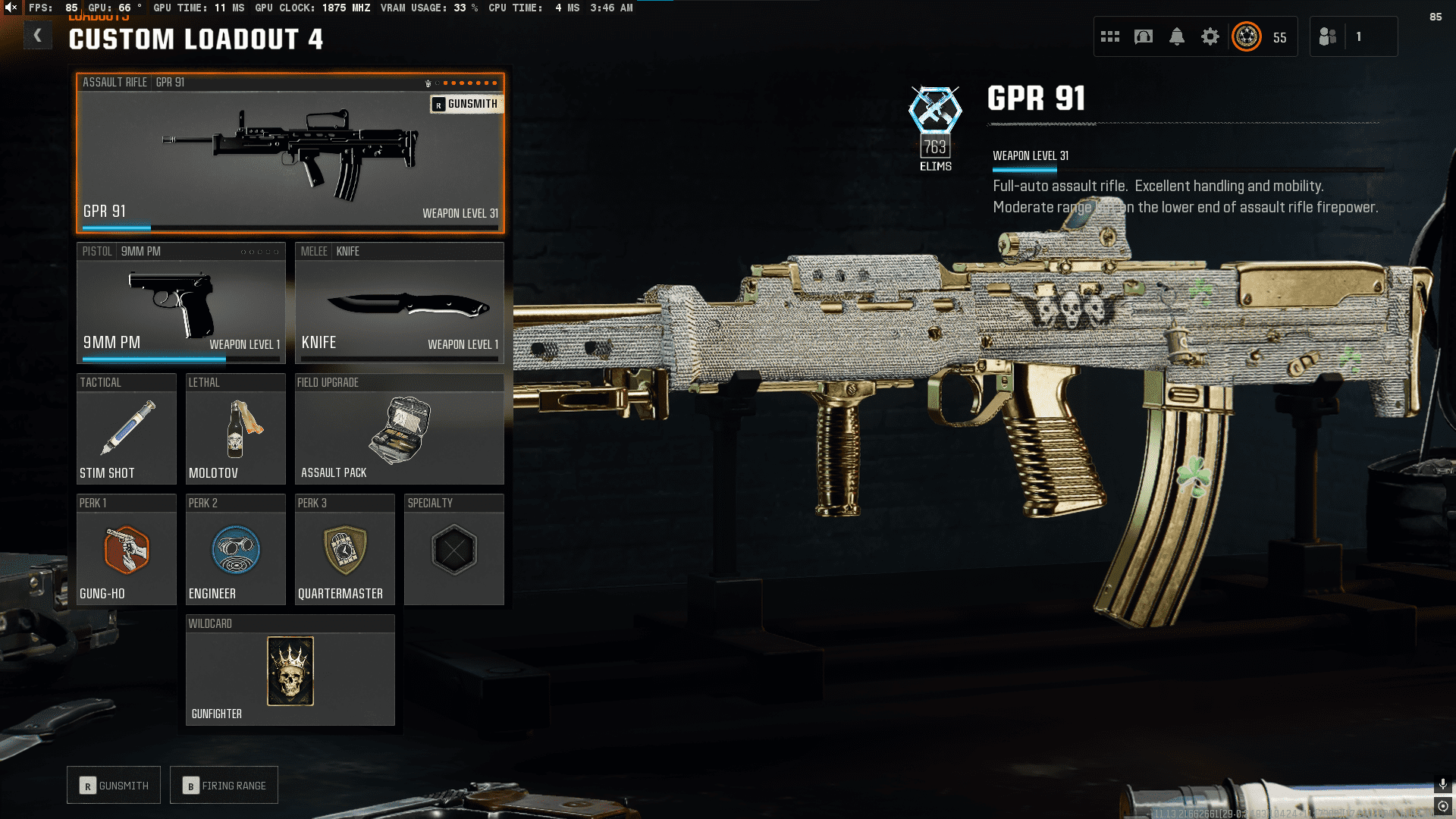
Task: Change the Gung-Ho perk slot
Action: pyautogui.click(x=126, y=550)
